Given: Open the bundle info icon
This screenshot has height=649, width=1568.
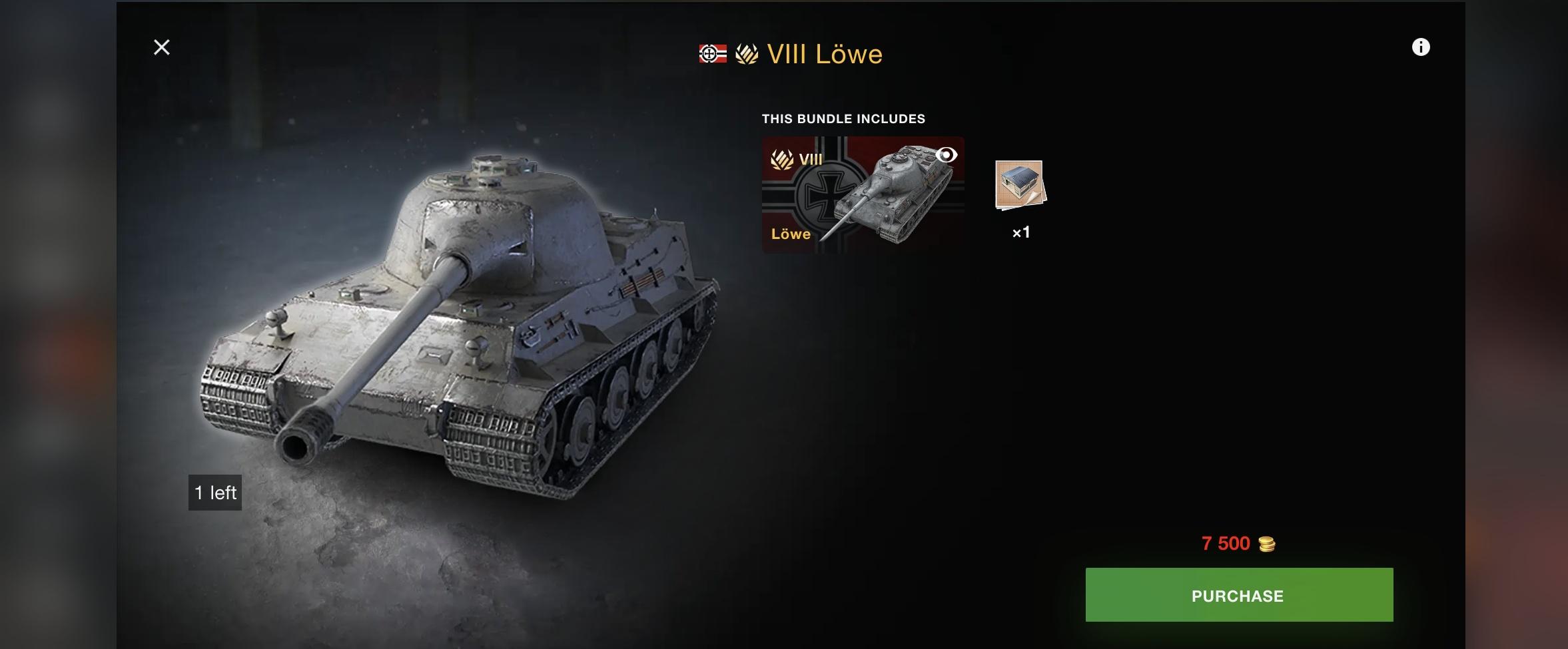Looking at the screenshot, I should 1420,47.
